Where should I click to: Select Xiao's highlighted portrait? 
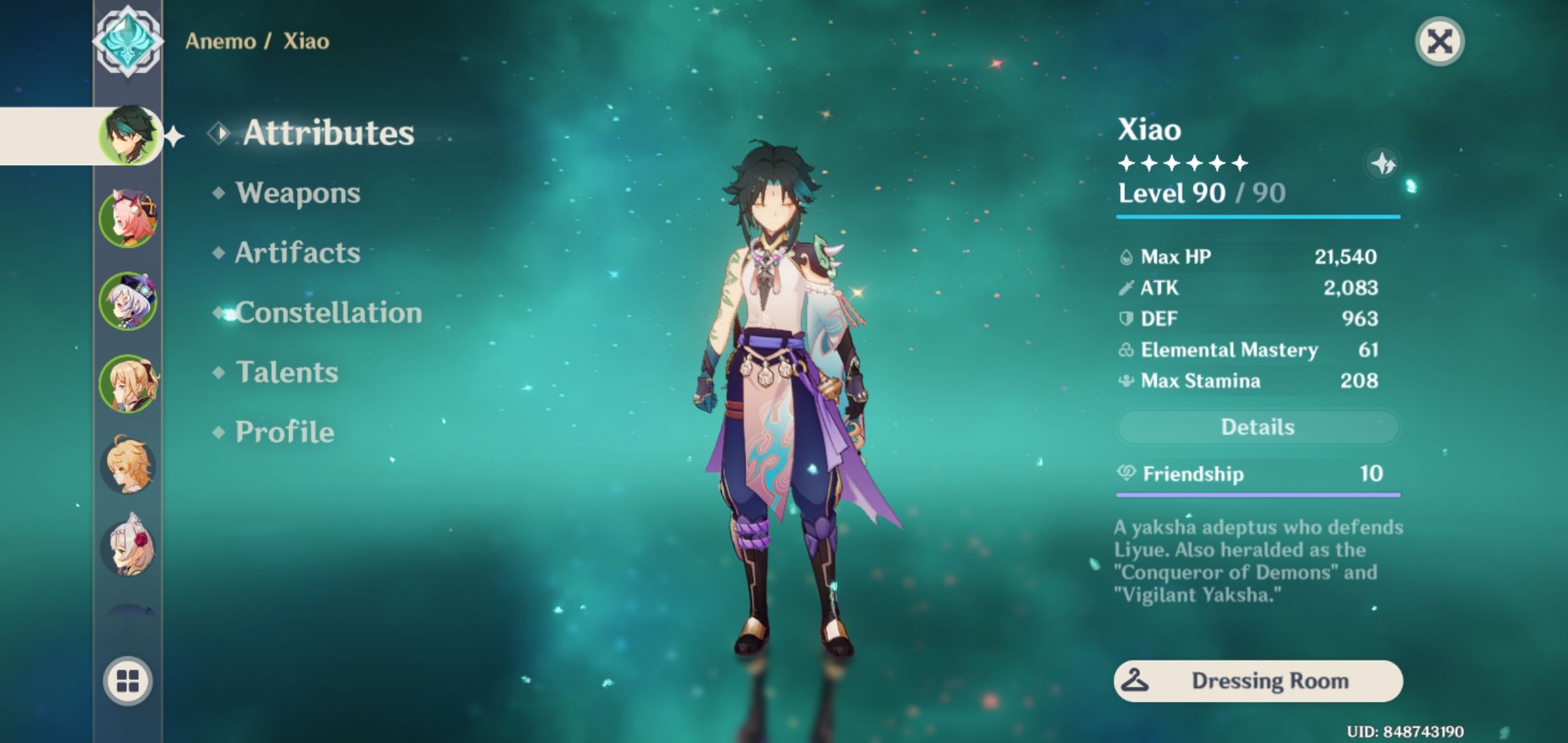click(x=128, y=135)
